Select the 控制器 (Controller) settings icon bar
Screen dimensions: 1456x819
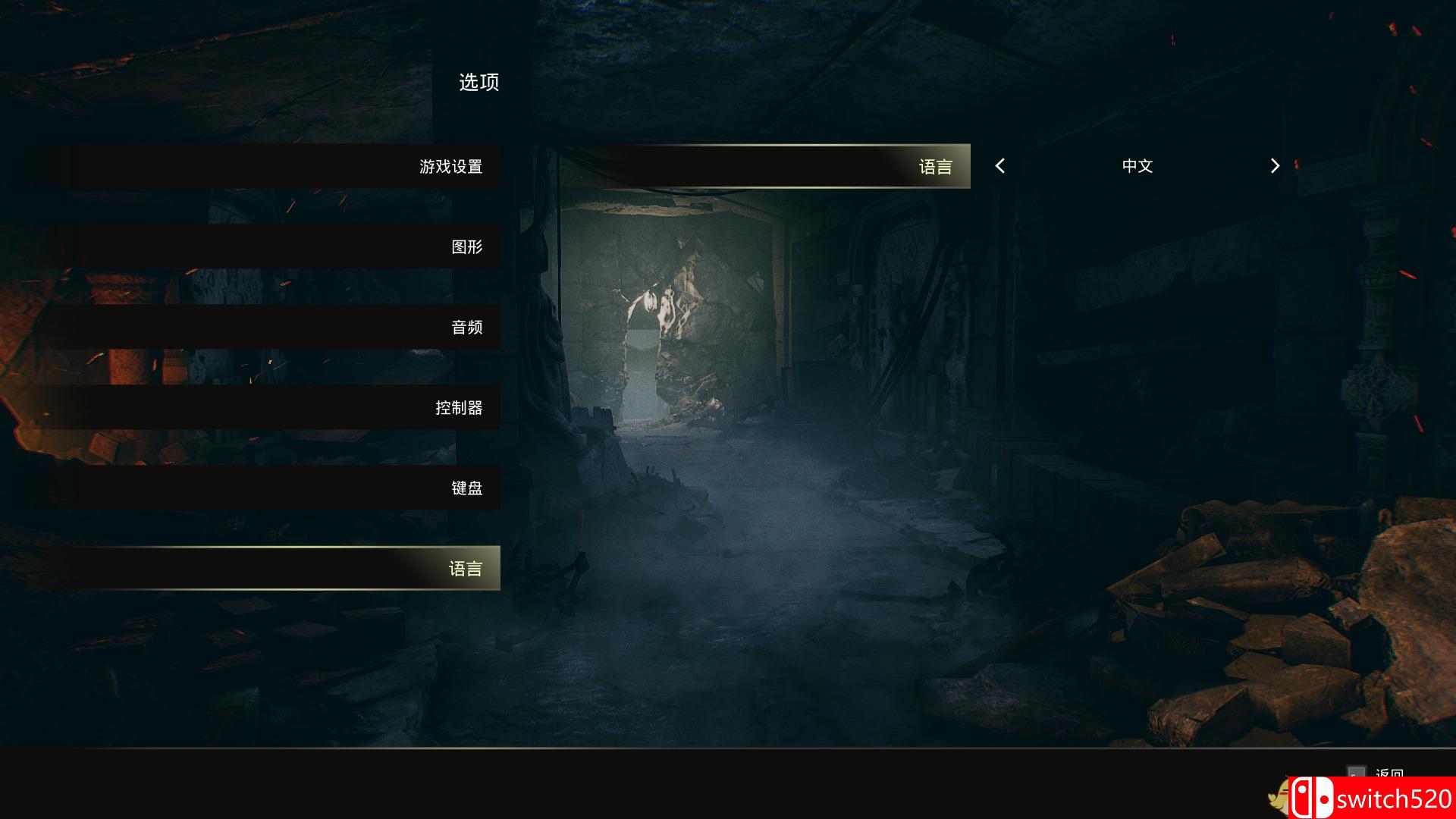pyautogui.click(x=466, y=407)
